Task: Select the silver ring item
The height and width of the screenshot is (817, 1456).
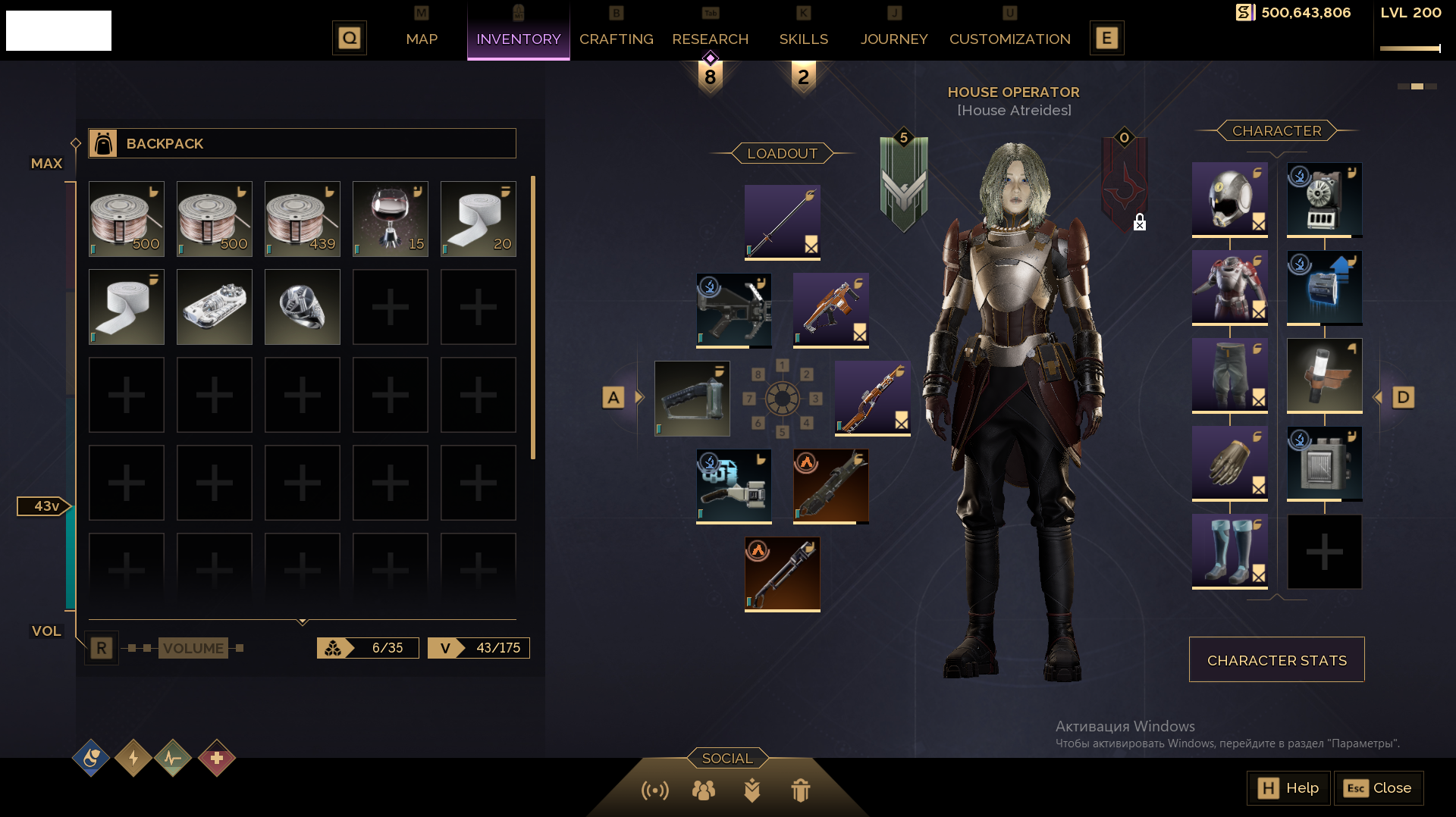Action: (x=303, y=307)
